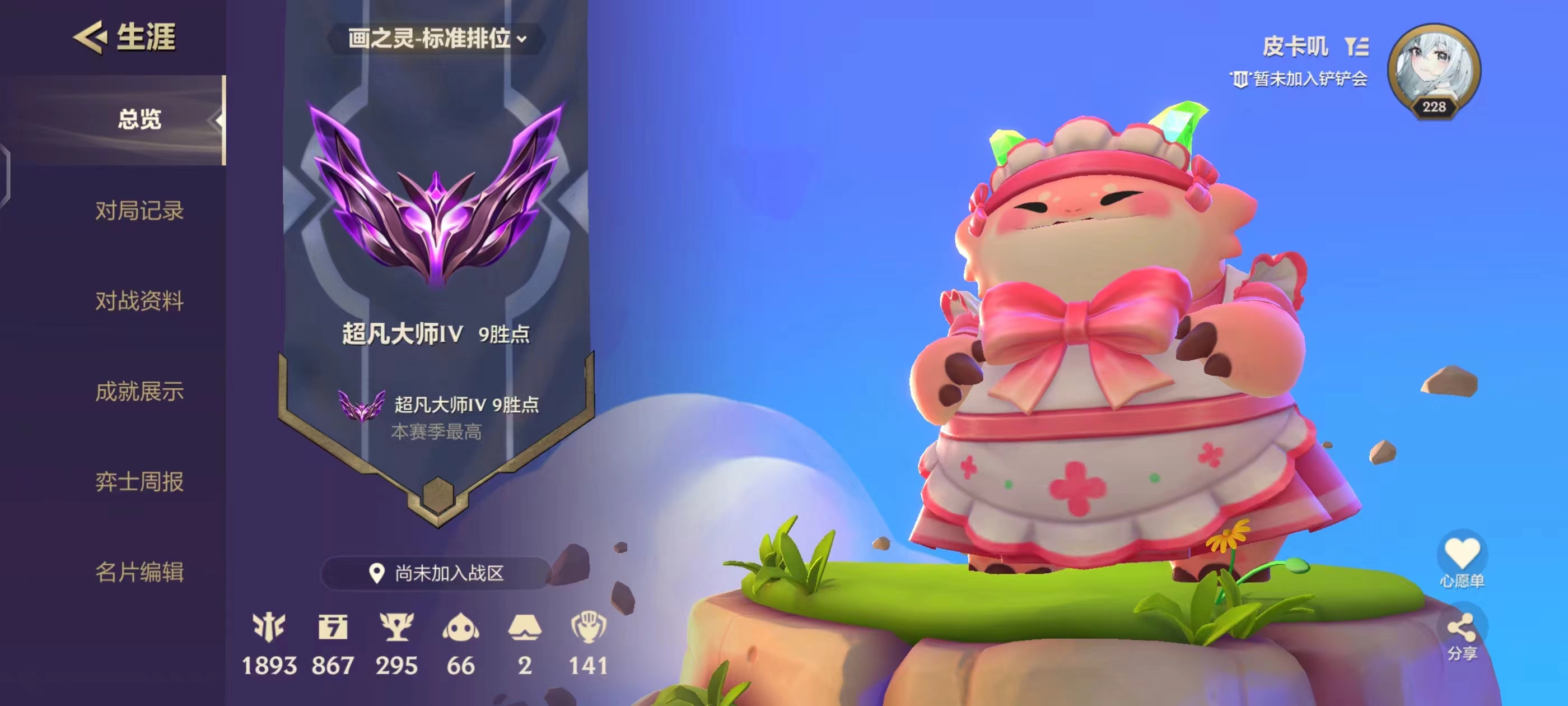This screenshot has height=706, width=1568.
Task: Tap the trophy stat icon
Action: pos(397,628)
